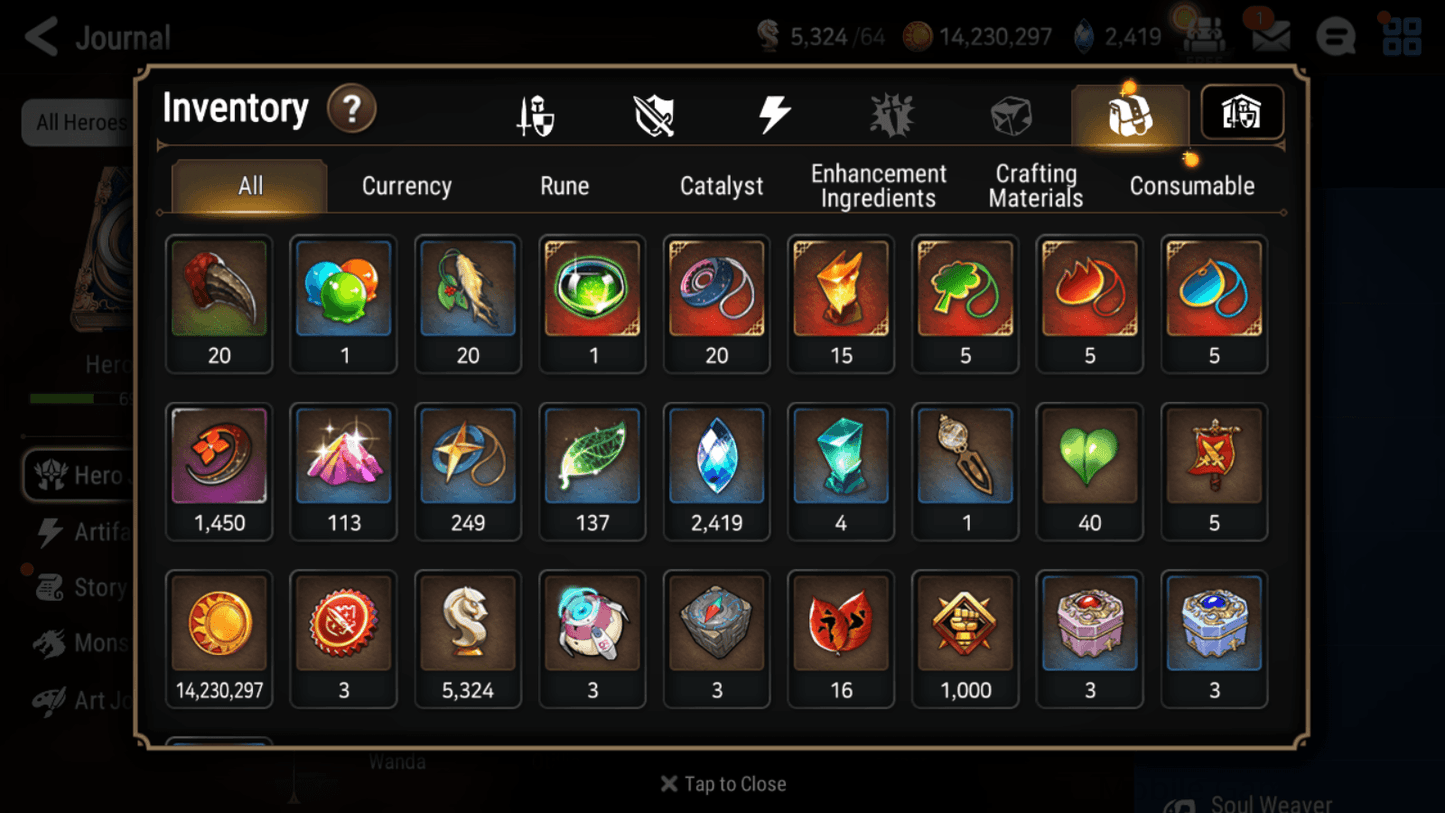The height and width of the screenshot is (813, 1445).
Task: Select the crossed-weapons exclusive equipment icon
Action: point(655,113)
